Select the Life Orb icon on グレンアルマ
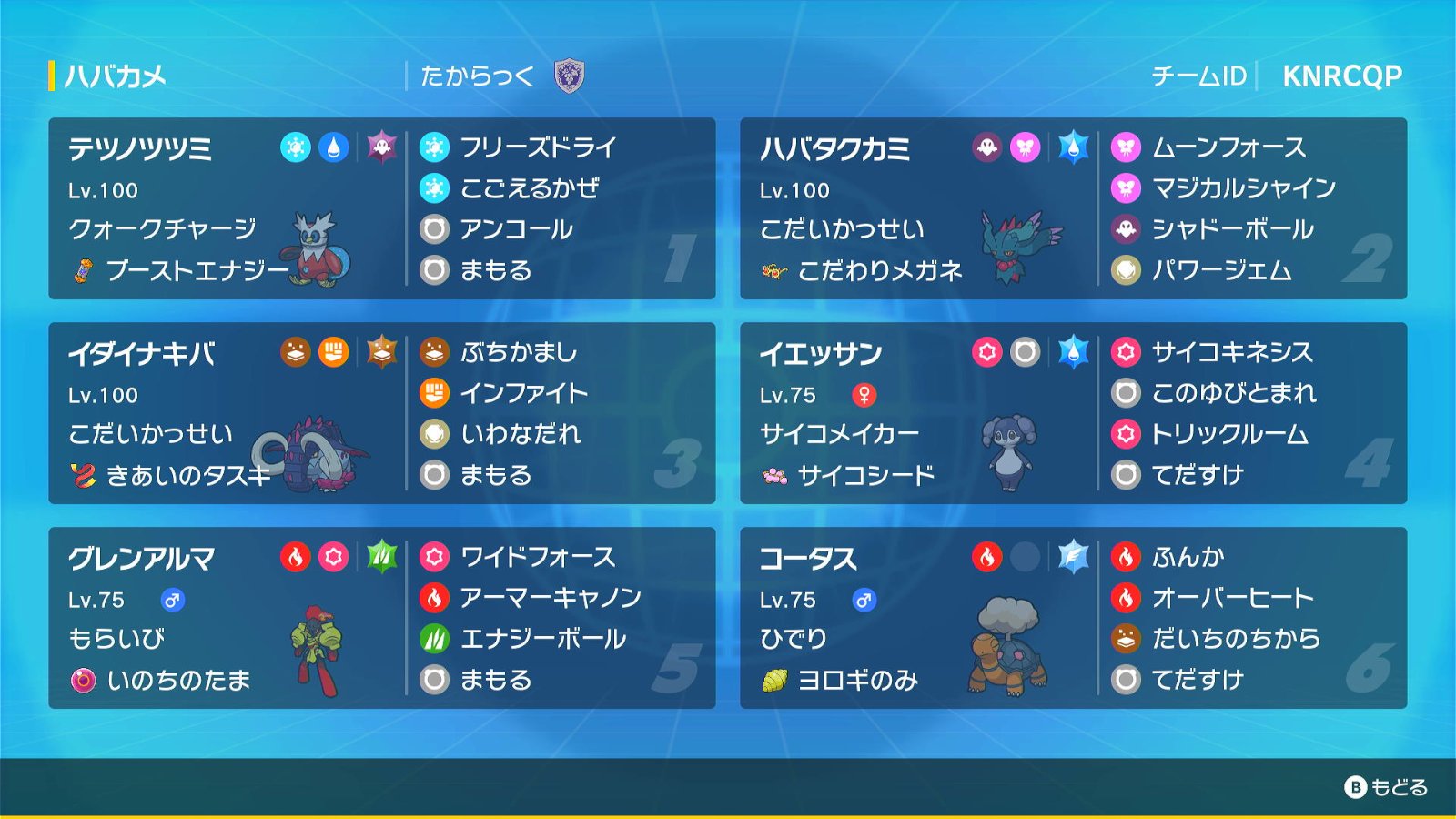 click(84, 680)
